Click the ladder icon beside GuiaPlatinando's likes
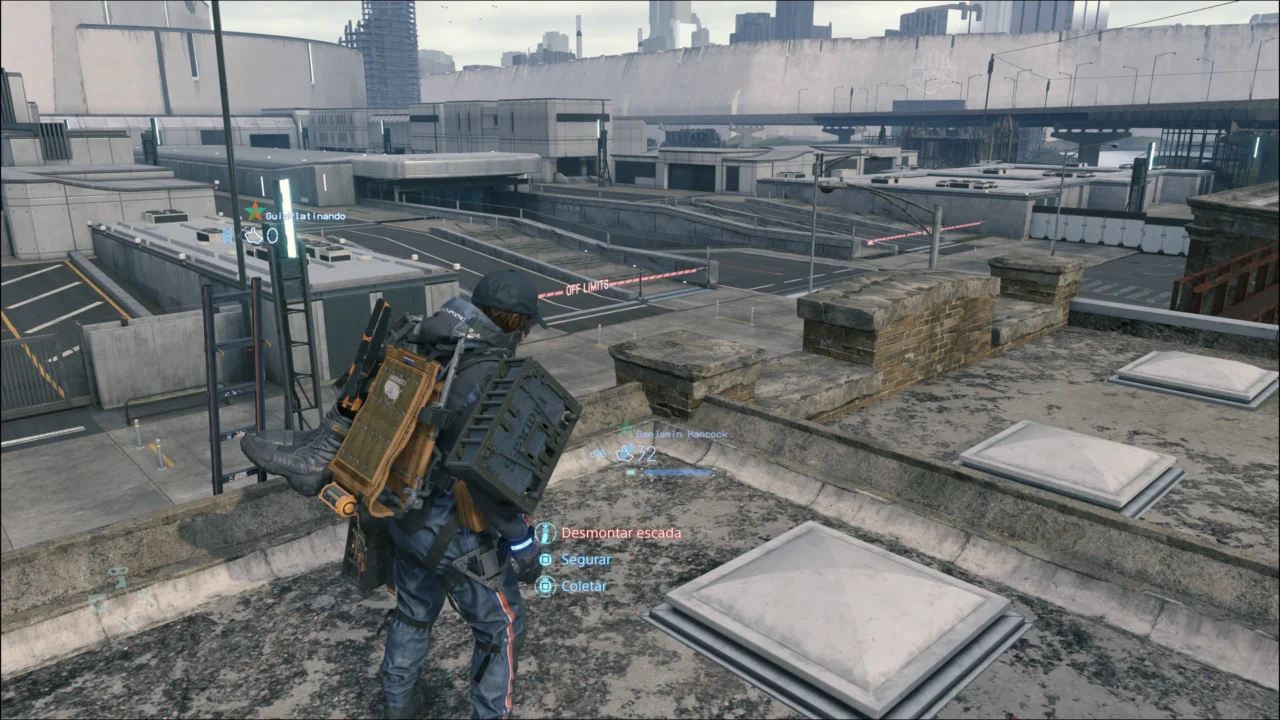Viewport: 1280px width, 720px height. [229, 236]
